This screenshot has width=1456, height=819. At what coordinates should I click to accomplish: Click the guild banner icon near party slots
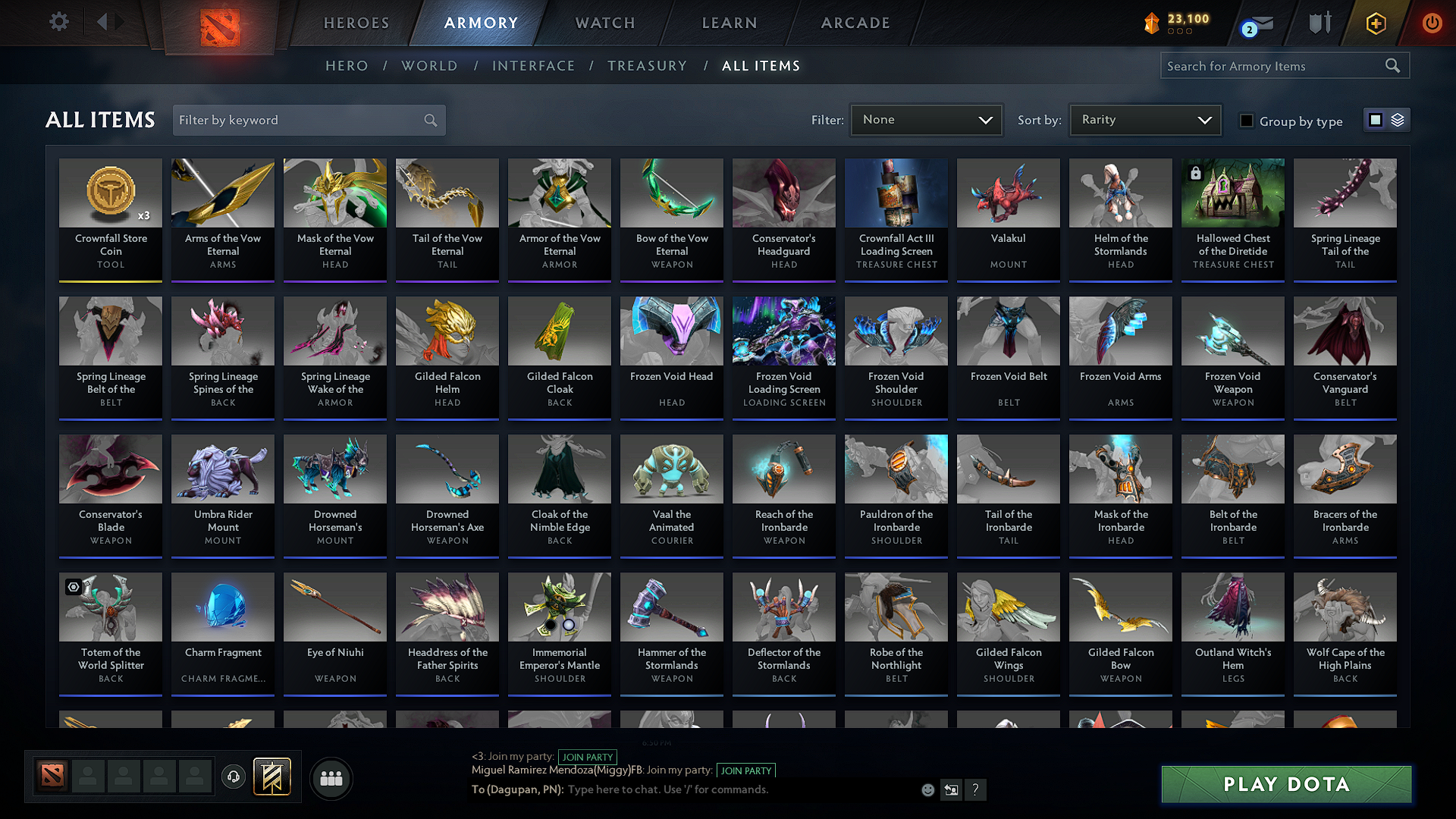pos(270,776)
